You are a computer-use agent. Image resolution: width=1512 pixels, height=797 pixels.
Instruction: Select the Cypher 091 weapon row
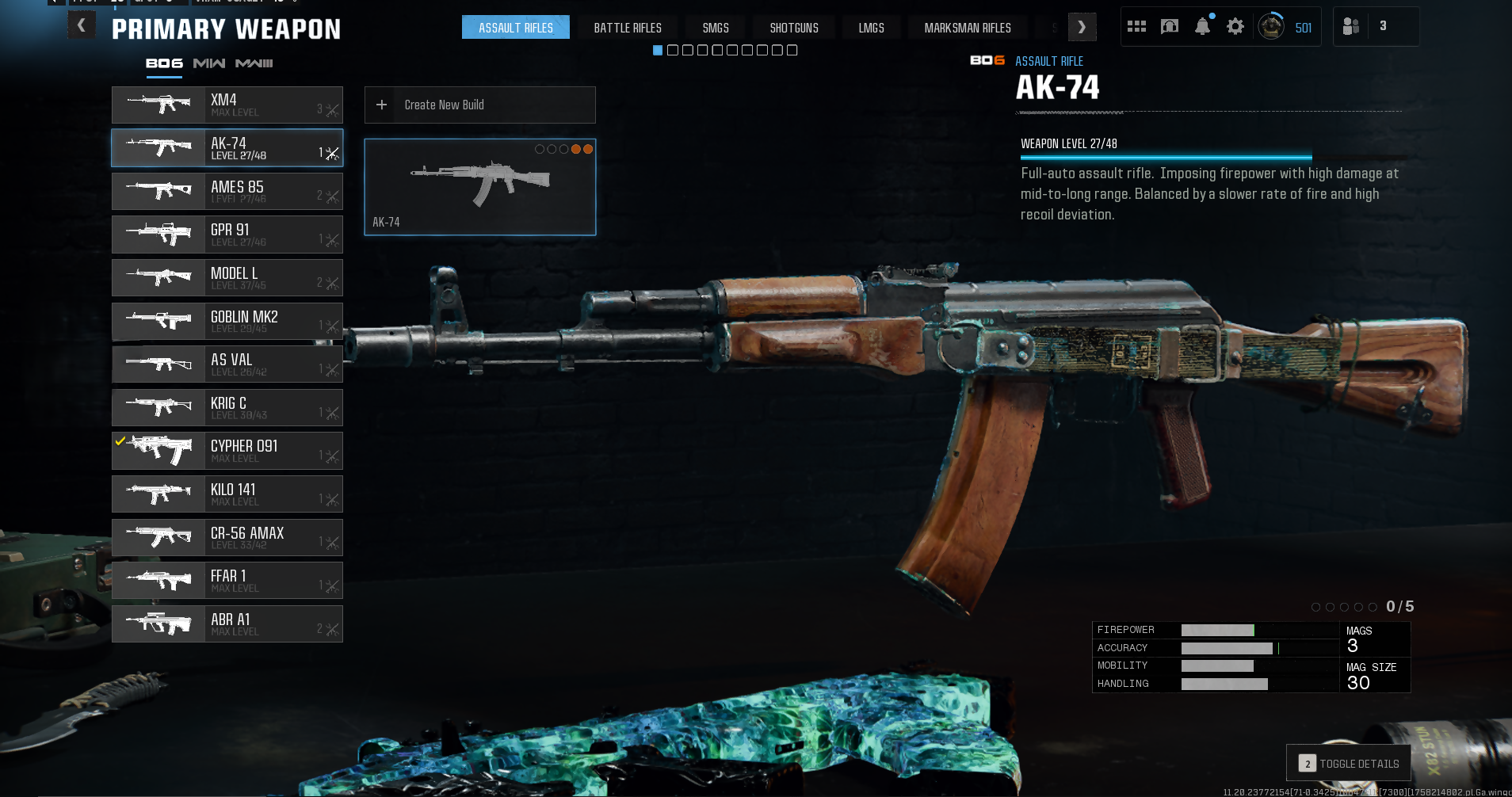[227, 451]
